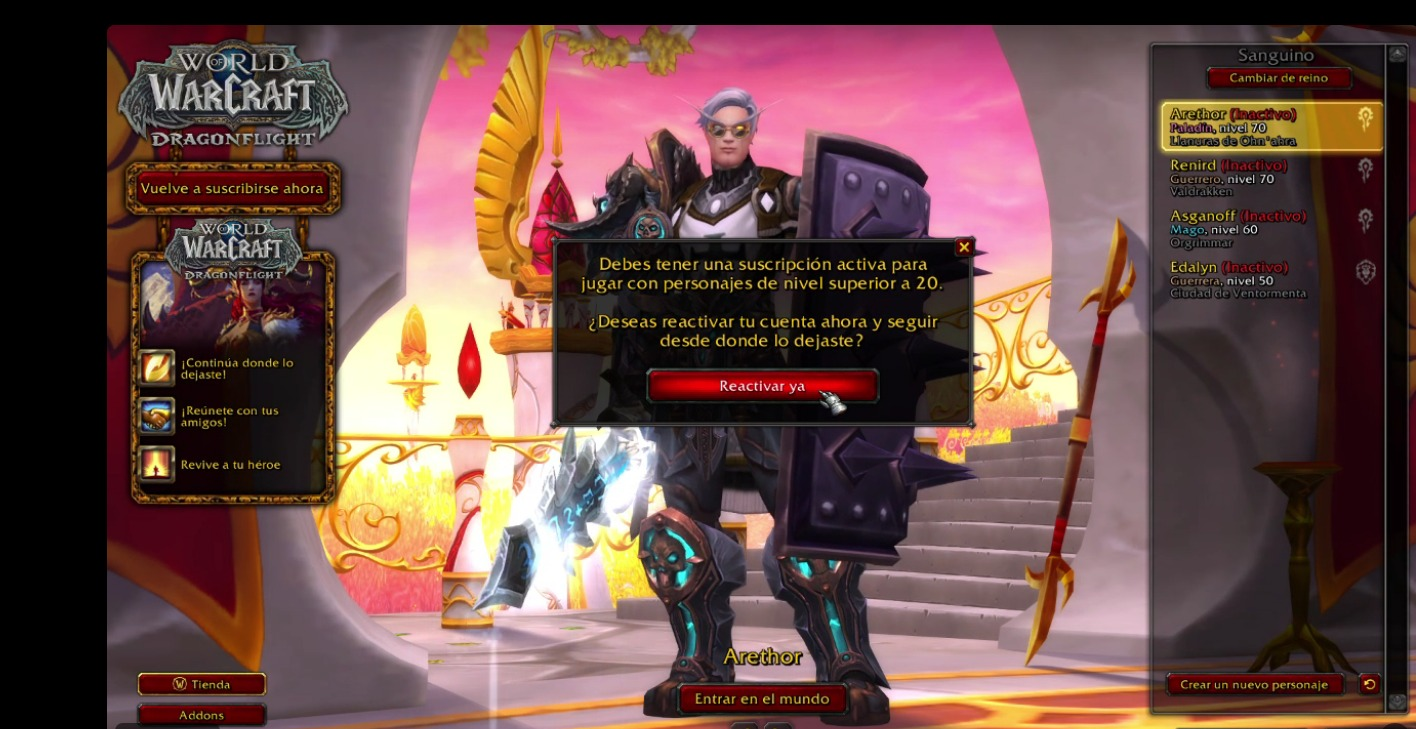Select character Renird in the list

pos(1270,177)
